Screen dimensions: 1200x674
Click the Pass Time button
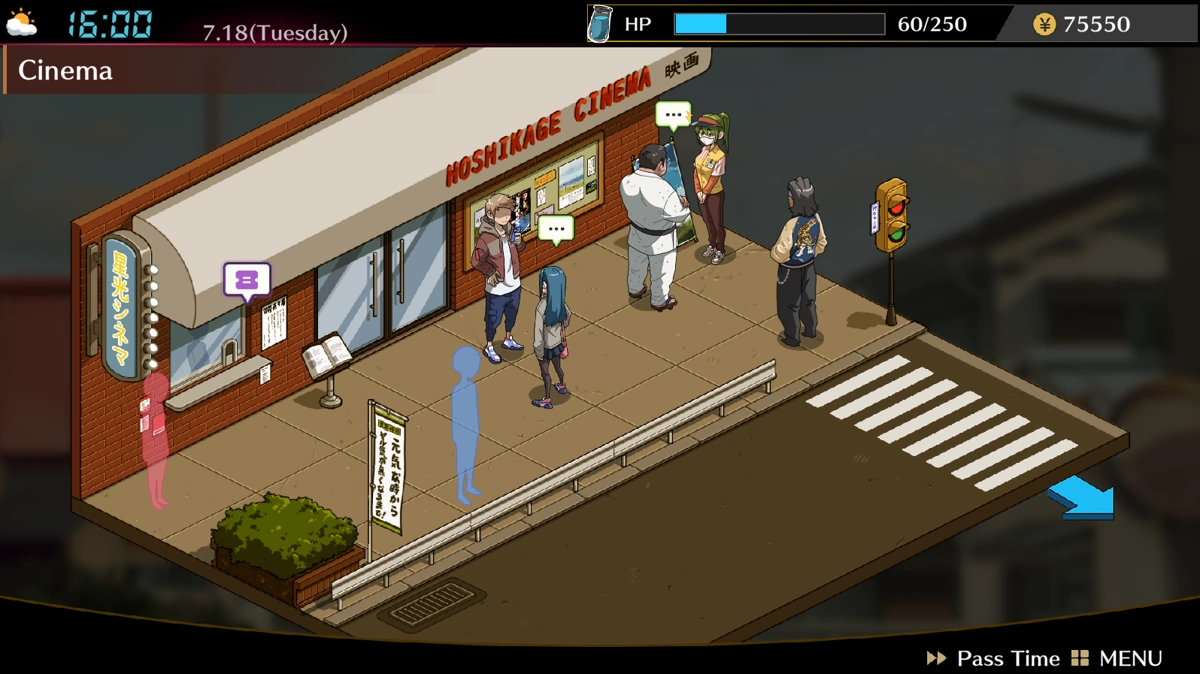click(x=994, y=658)
